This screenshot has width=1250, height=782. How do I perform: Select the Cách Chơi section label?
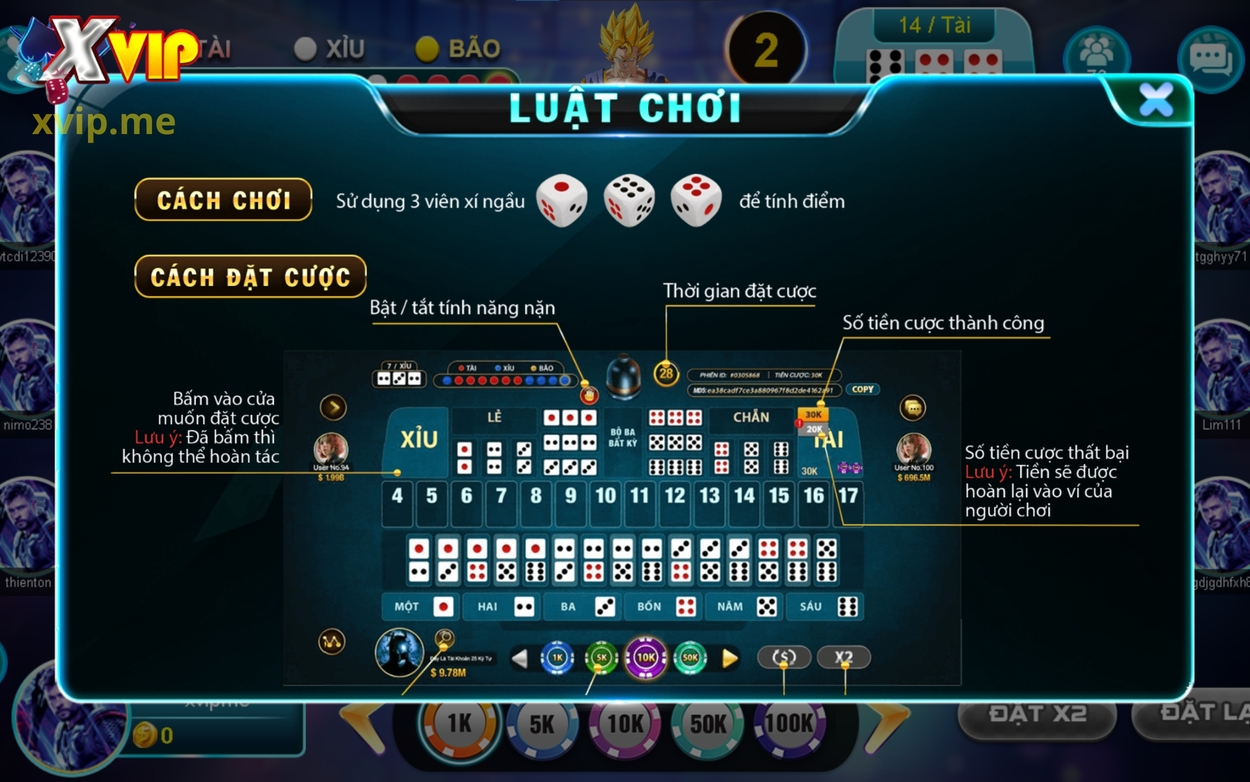tap(223, 200)
